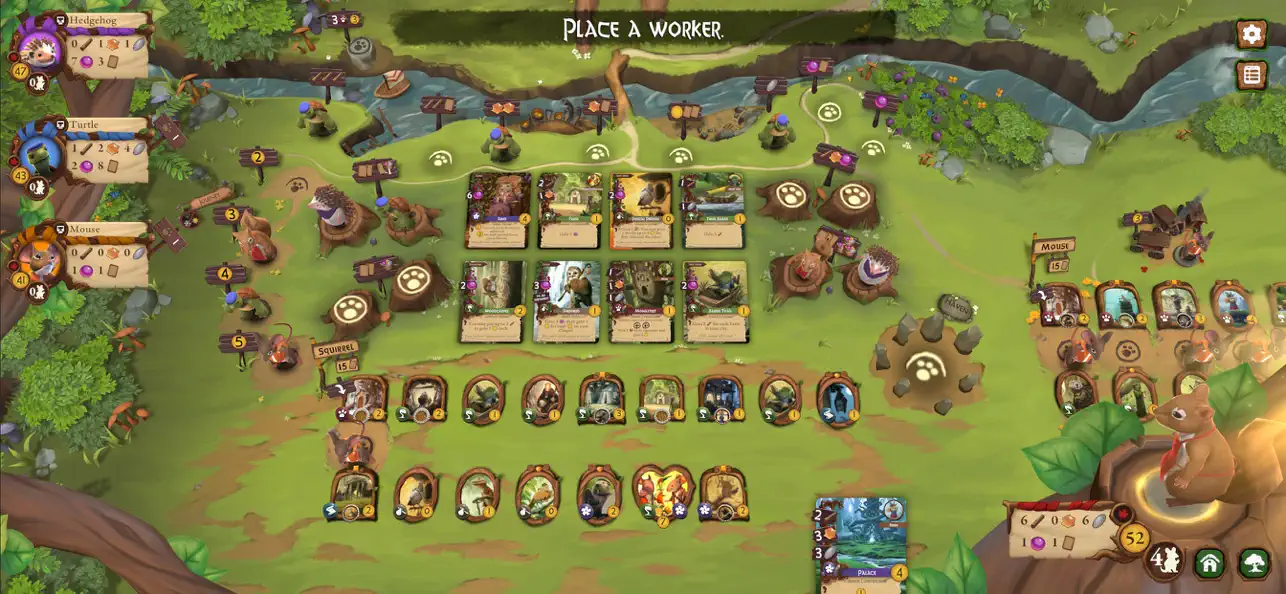Select the Shepherd meadow card

[x=568, y=301]
